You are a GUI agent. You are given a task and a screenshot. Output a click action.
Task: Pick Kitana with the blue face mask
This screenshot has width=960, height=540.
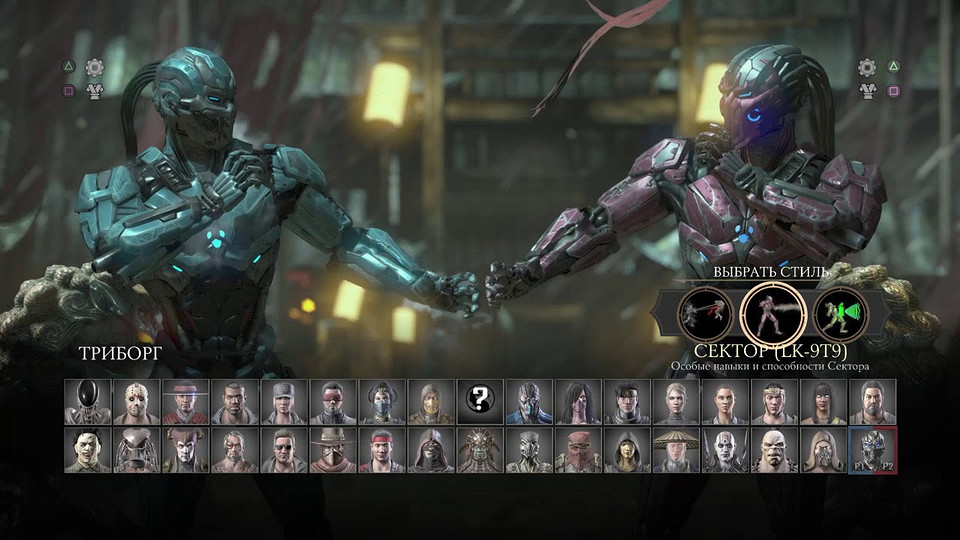click(382, 402)
